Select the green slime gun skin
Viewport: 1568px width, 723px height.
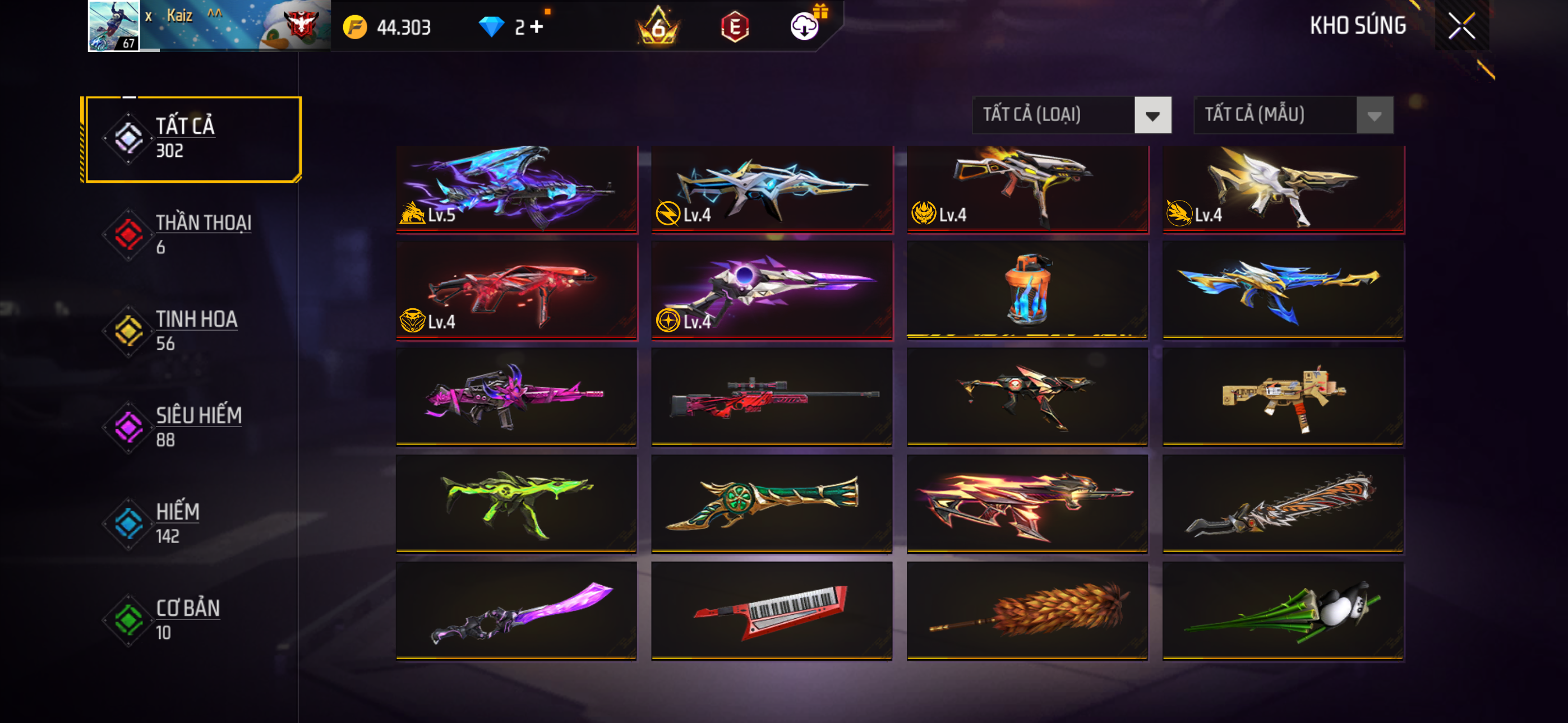(516, 503)
